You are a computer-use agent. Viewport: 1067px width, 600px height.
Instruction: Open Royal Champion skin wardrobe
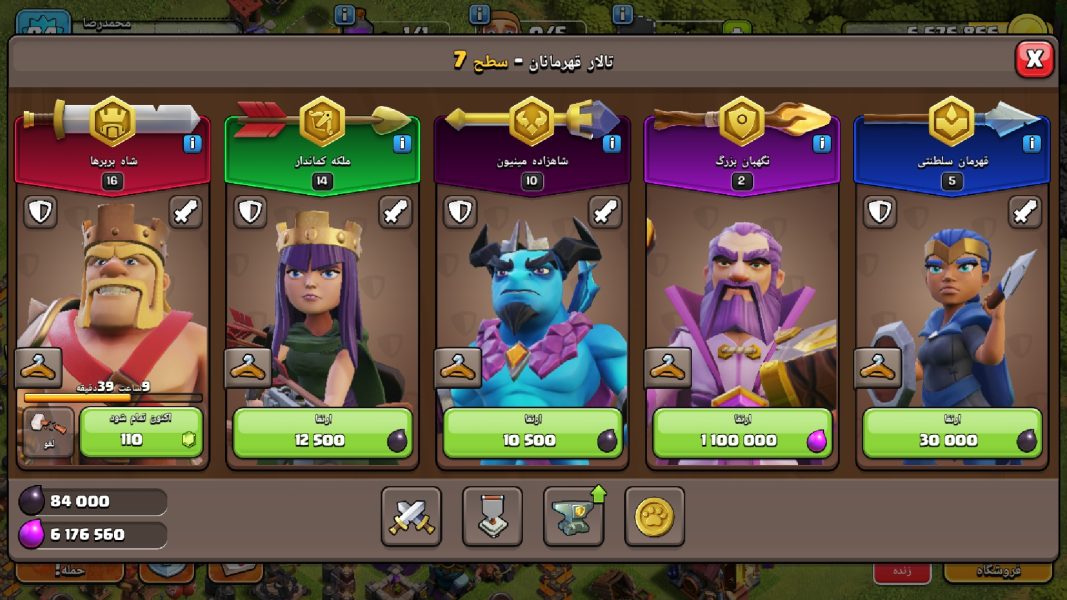click(x=878, y=368)
